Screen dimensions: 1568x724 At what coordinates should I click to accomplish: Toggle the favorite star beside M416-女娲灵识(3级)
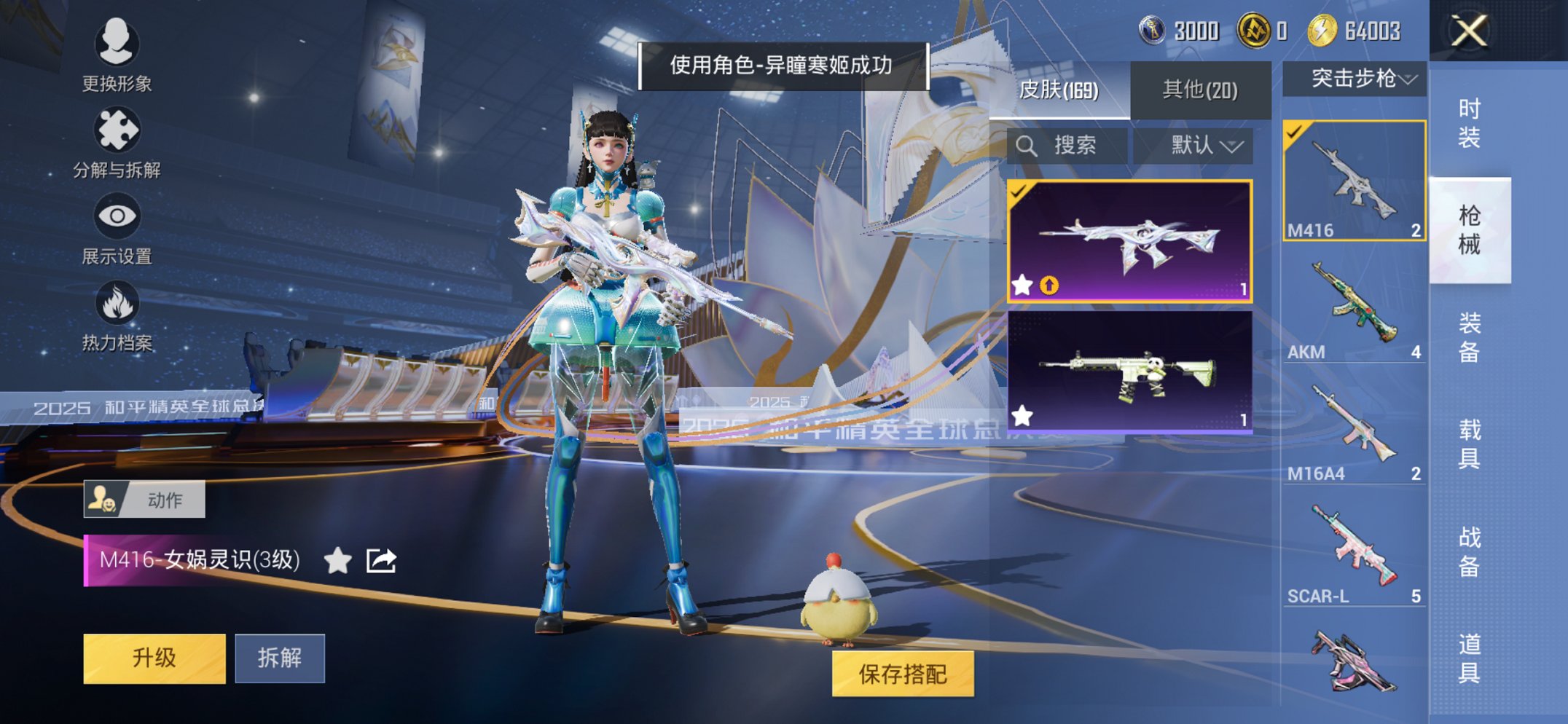[x=335, y=559]
